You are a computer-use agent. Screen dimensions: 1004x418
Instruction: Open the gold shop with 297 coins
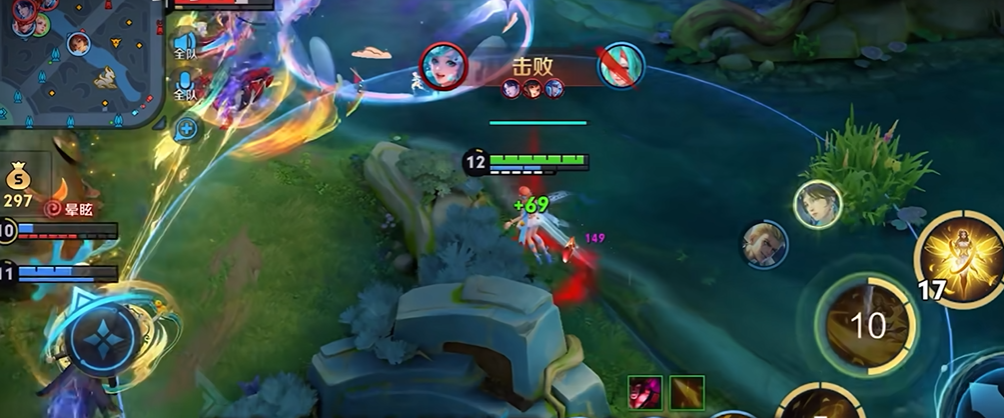click(x=19, y=182)
